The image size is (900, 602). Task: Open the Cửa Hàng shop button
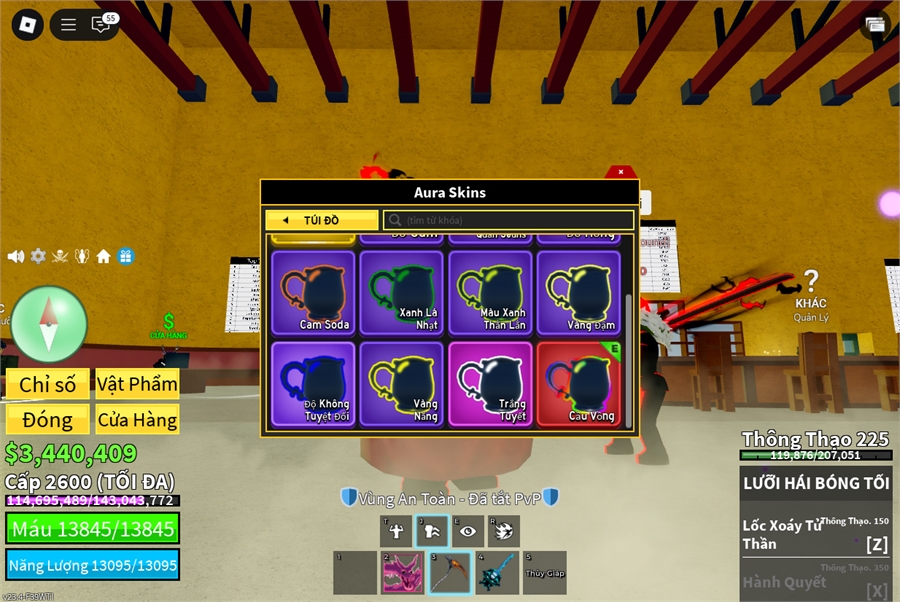pyautogui.click(x=138, y=420)
